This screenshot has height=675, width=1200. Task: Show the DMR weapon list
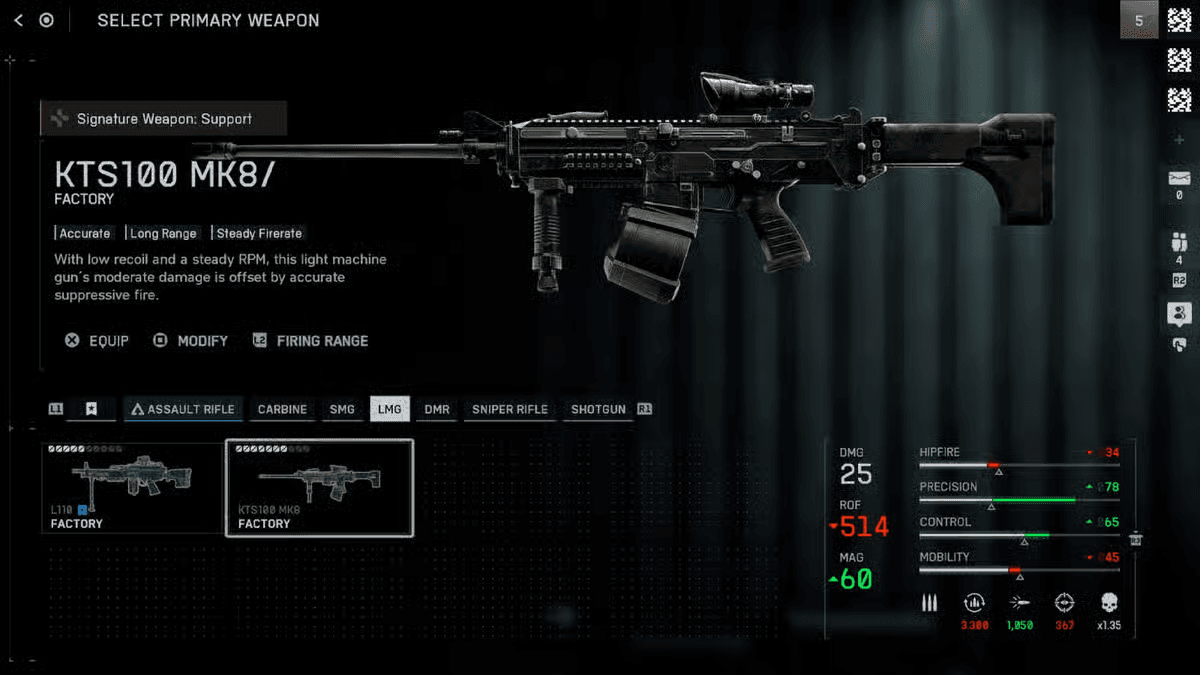click(x=436, y=409)
